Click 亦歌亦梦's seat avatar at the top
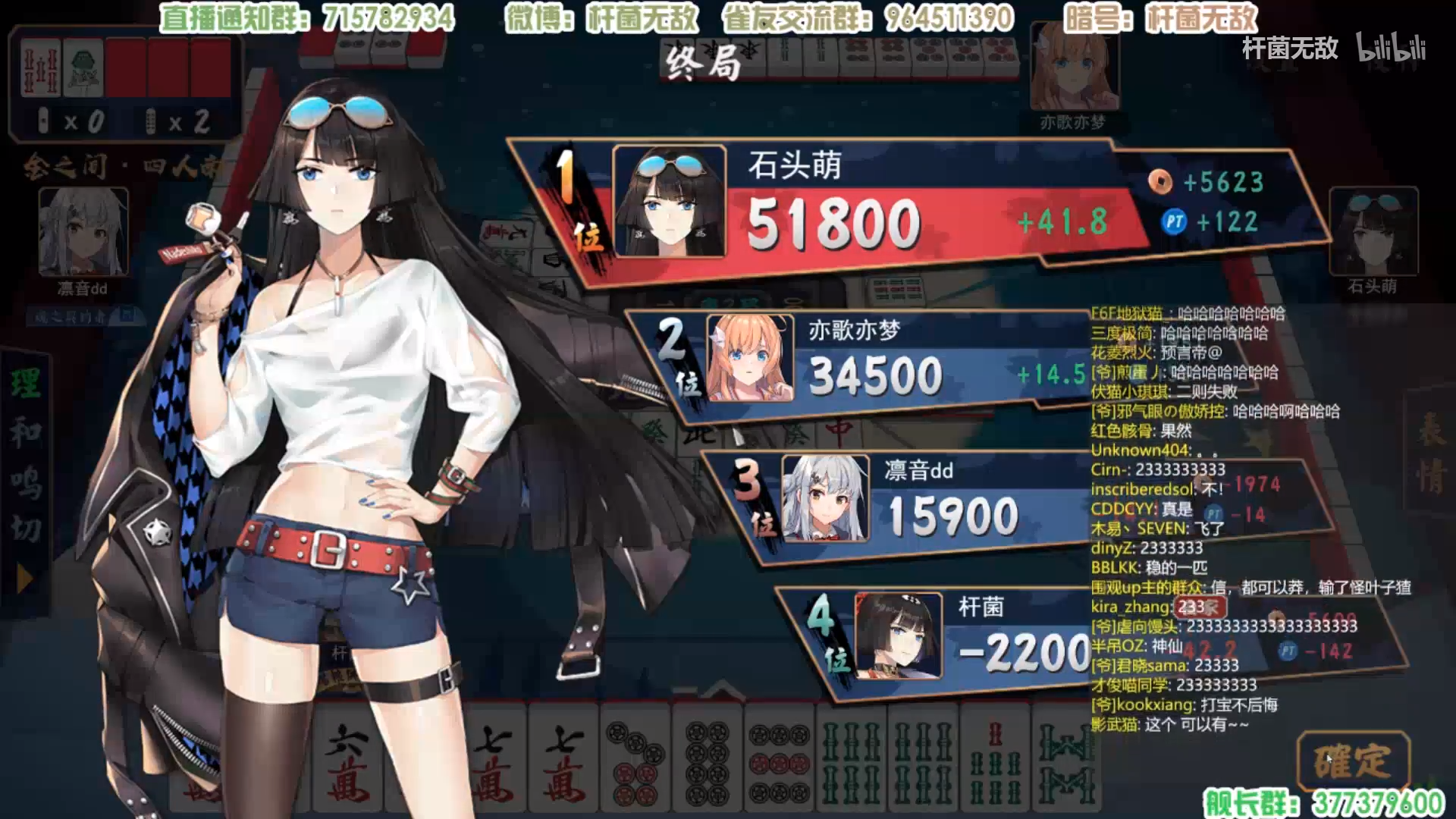The height and width of the screenshot is (819, 1456). (x=1074, y=70)
